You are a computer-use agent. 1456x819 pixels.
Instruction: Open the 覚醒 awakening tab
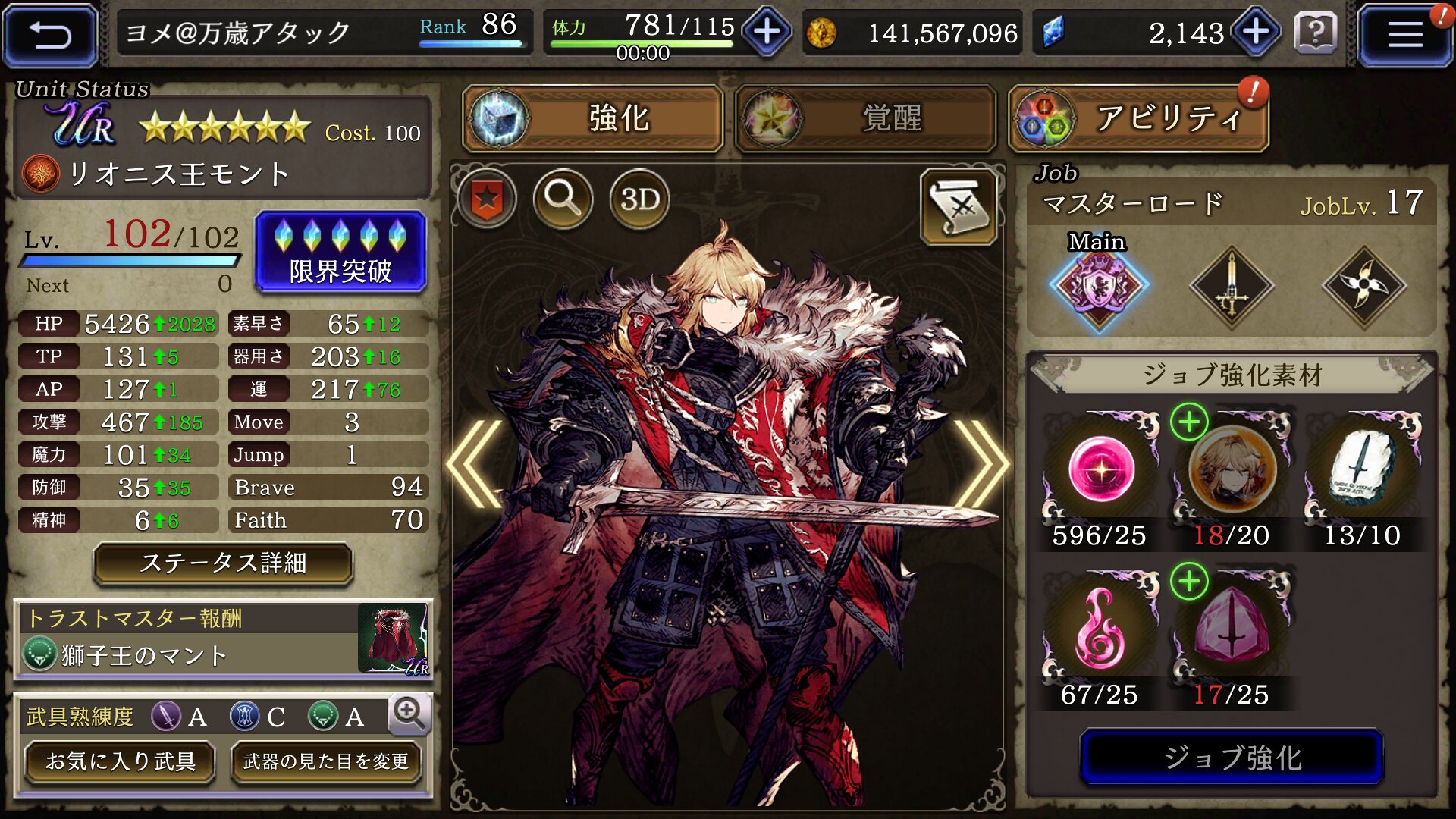(865, 118)
